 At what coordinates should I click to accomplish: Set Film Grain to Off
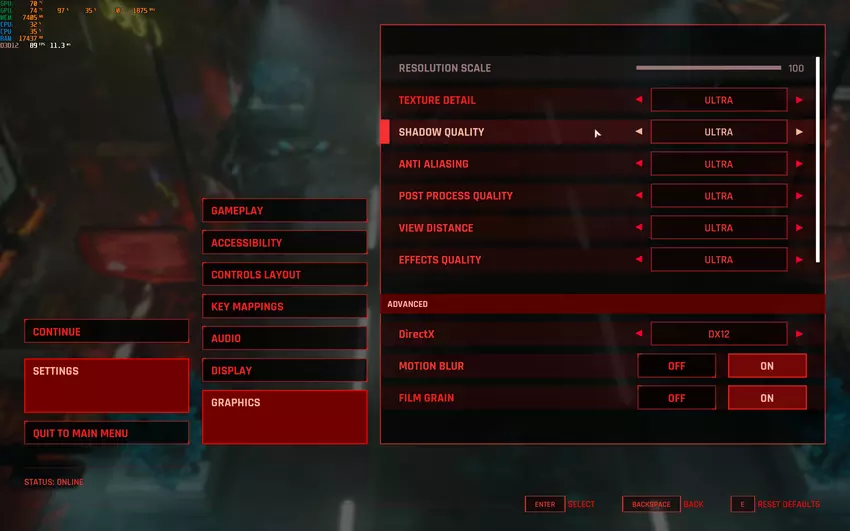677,398
